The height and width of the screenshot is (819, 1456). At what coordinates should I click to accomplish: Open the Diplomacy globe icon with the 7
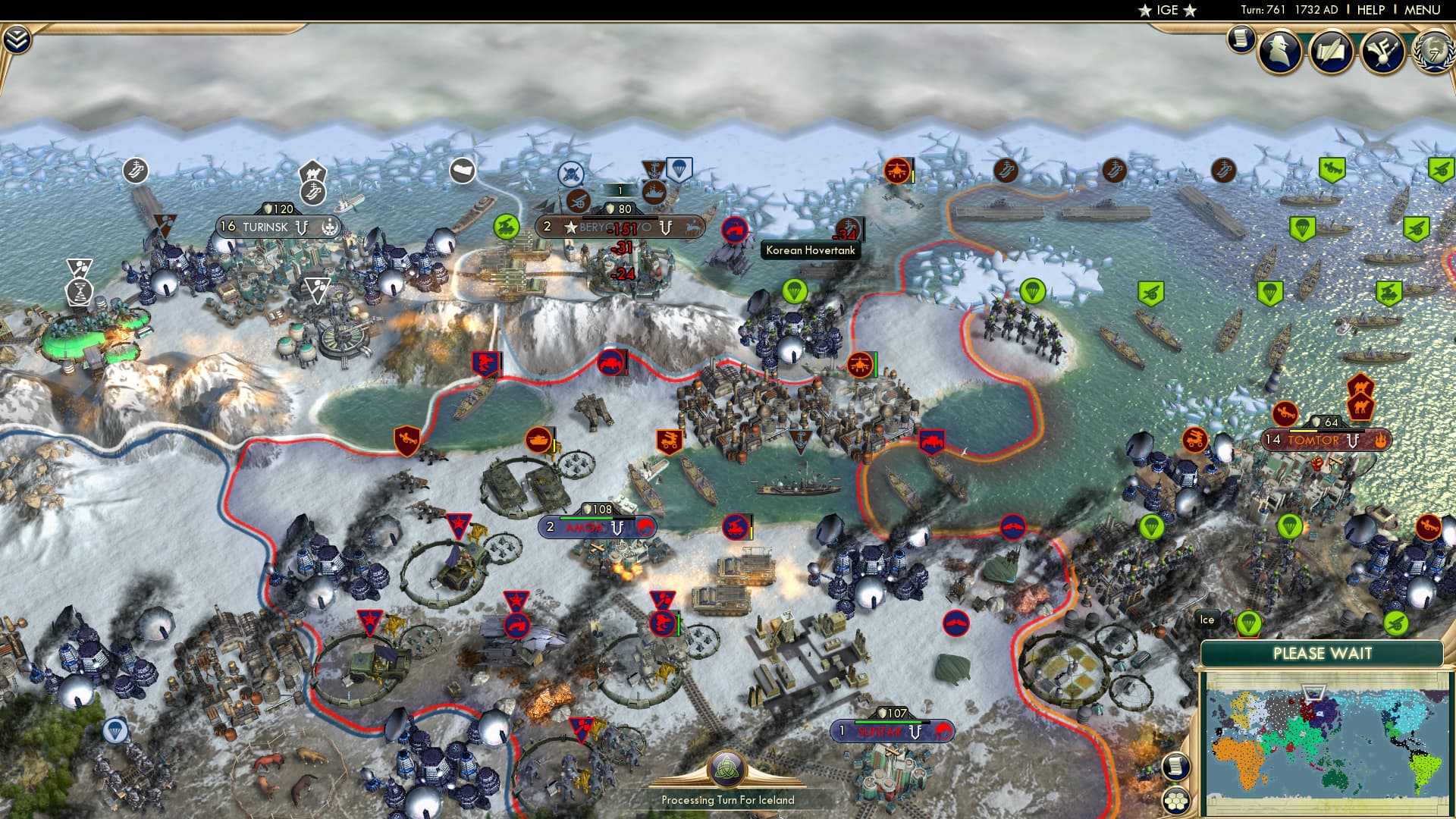click(x=1436, y=52)
